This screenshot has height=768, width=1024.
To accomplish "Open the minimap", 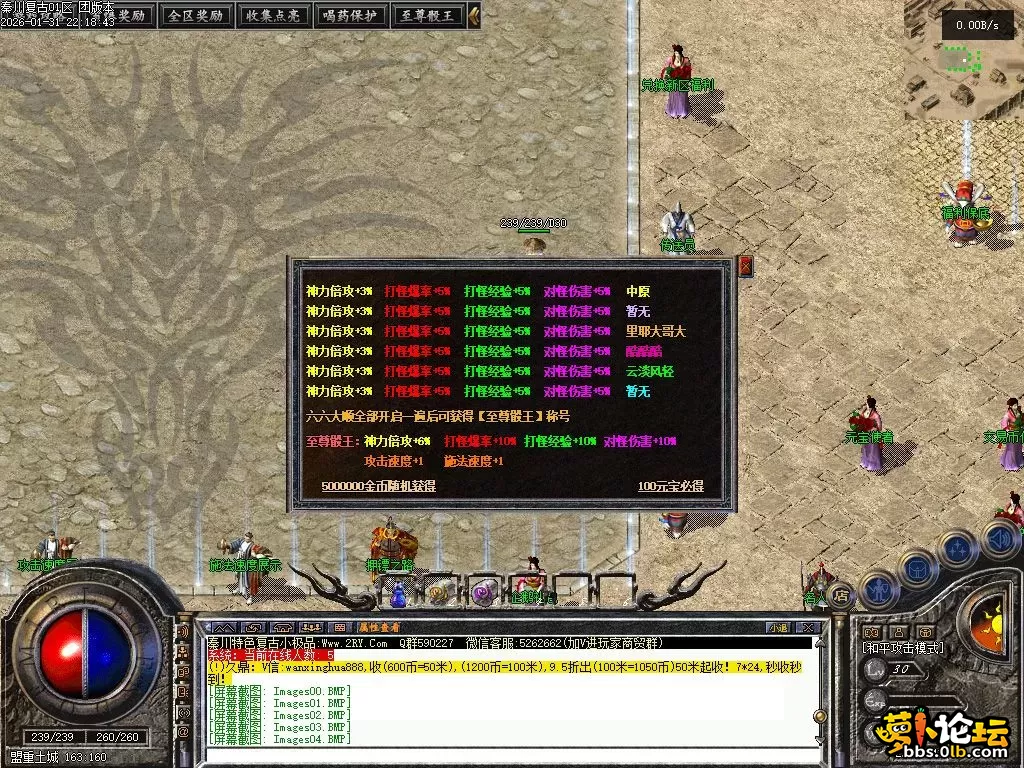I will [x=962, y=62].
